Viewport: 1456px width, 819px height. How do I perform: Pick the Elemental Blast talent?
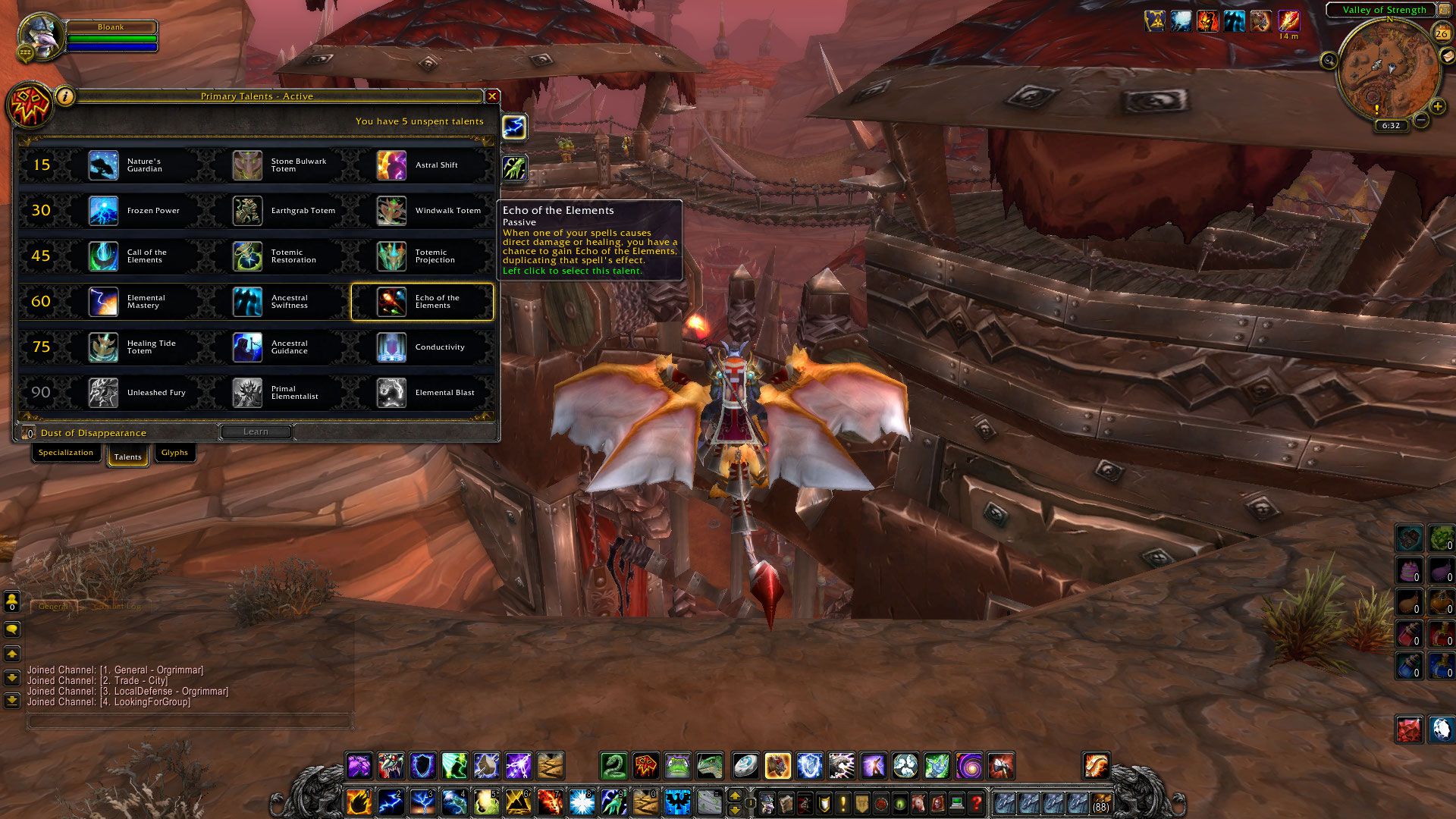tap(392, 393)
